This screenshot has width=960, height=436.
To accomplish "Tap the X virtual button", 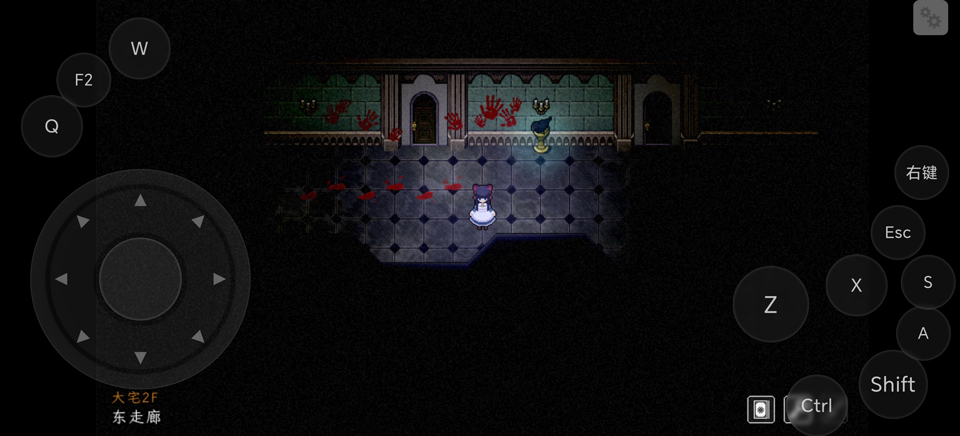I will point(856,285).
